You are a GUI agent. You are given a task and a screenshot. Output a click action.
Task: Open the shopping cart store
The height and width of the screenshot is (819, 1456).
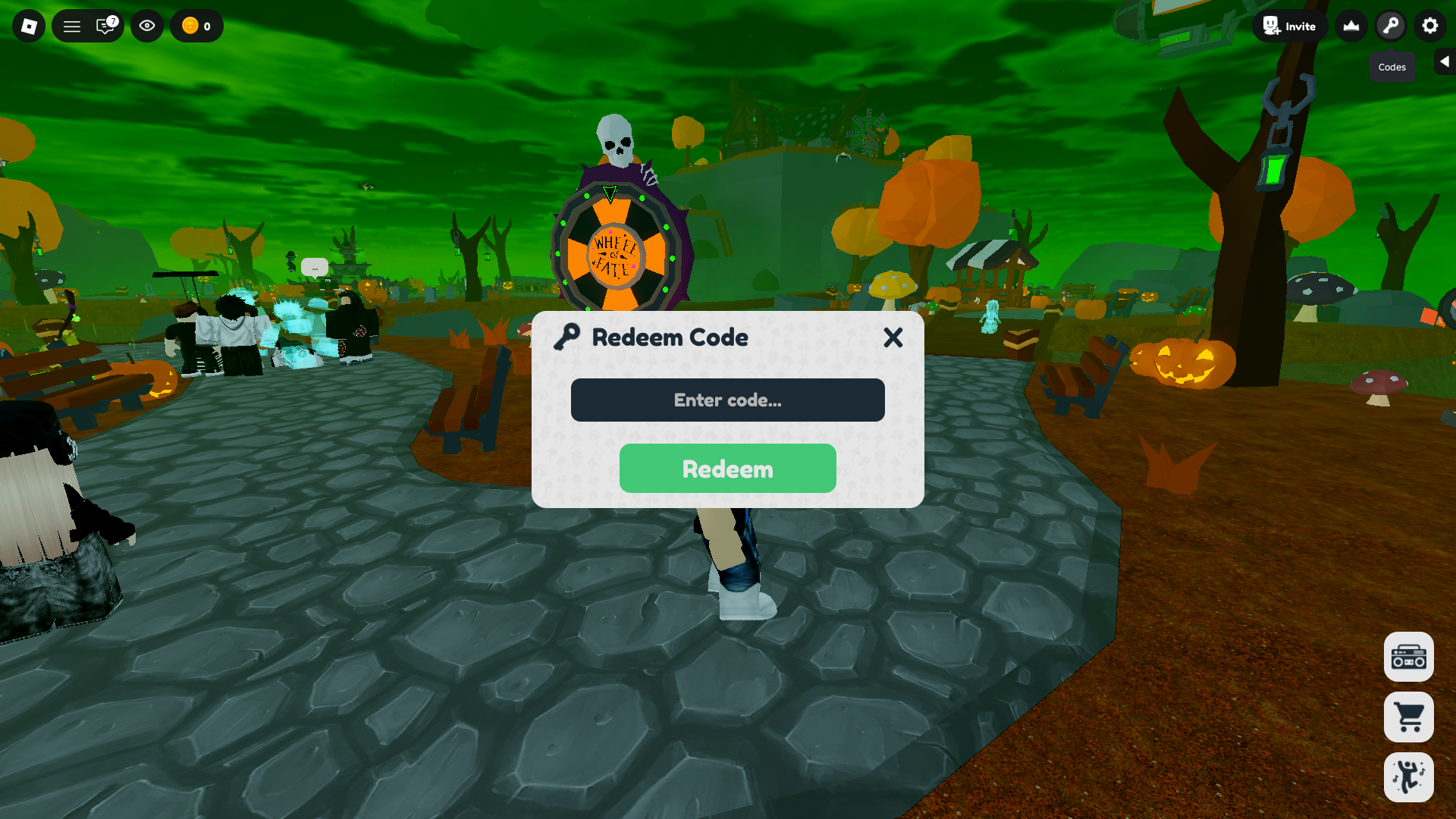[1408, 717]
